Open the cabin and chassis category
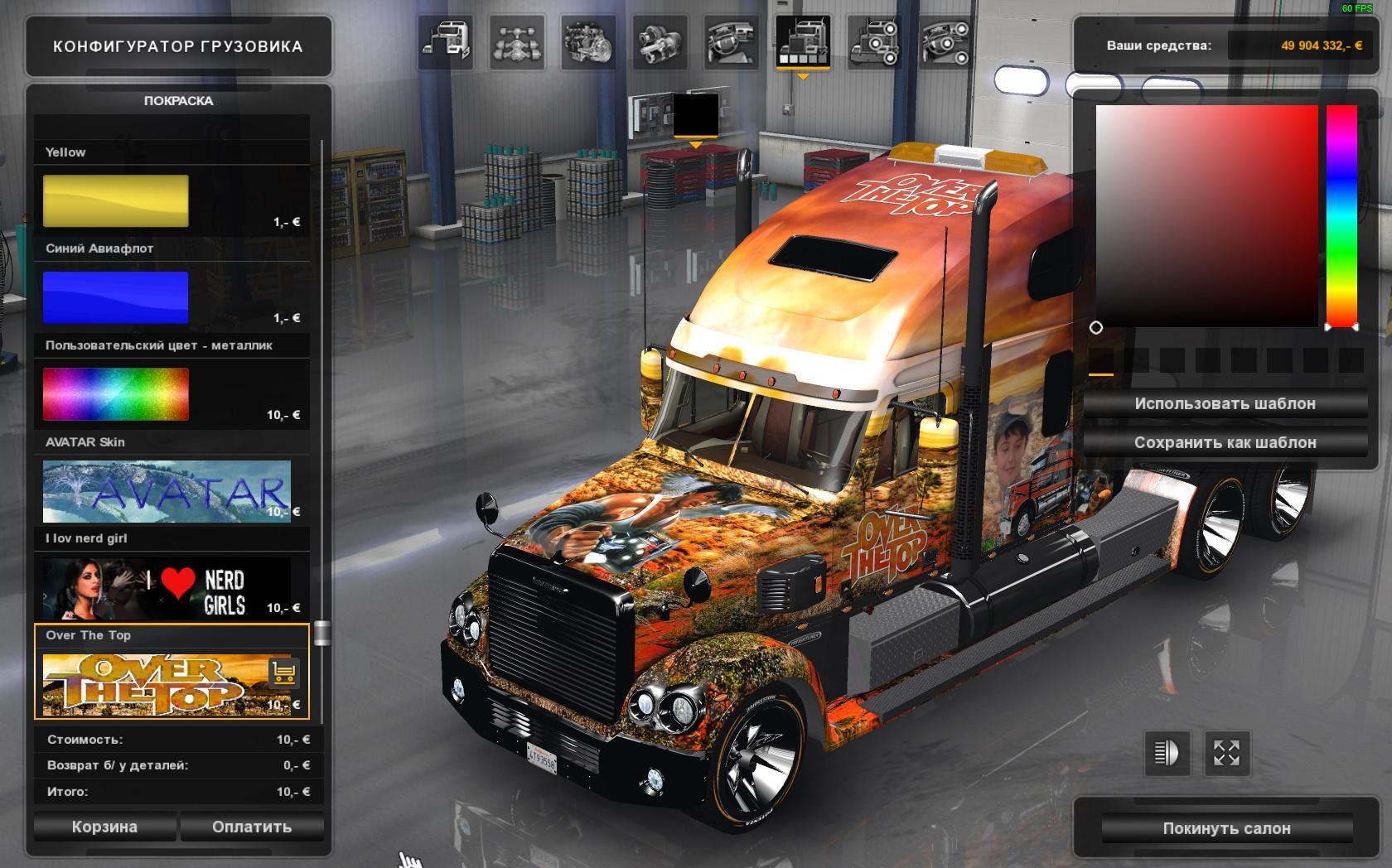This screenshot has width=1392, height=868. pyautogui.click(x=446, y=41)
